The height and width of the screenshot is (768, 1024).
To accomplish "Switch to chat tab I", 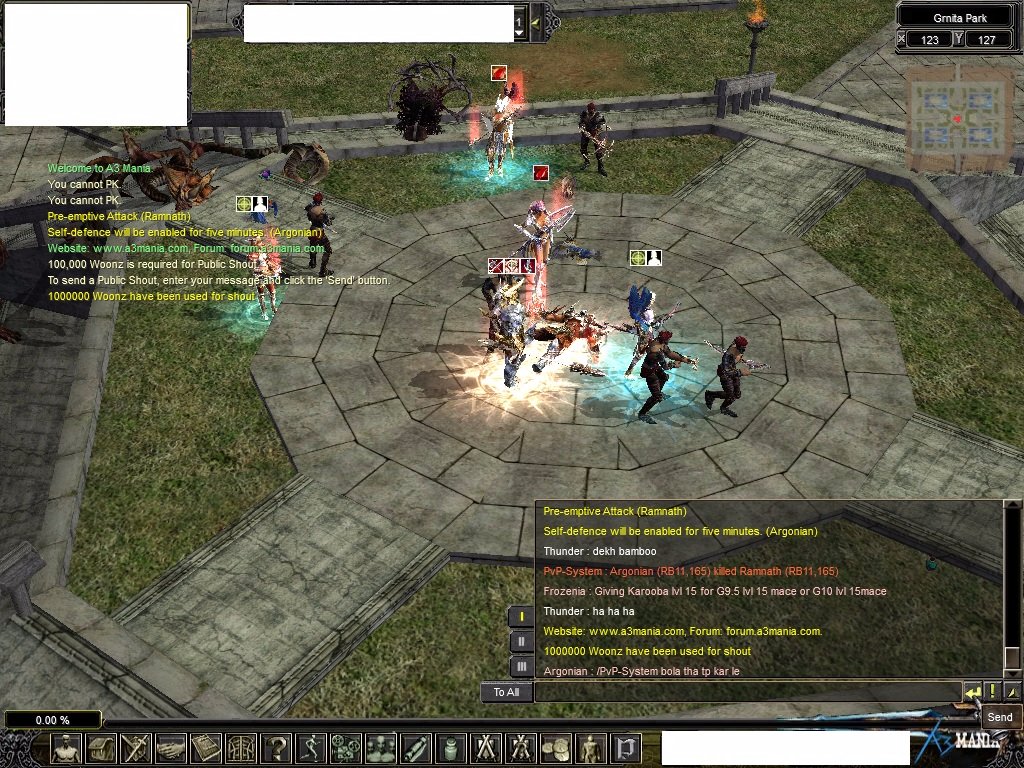I will tap(521, 616).
